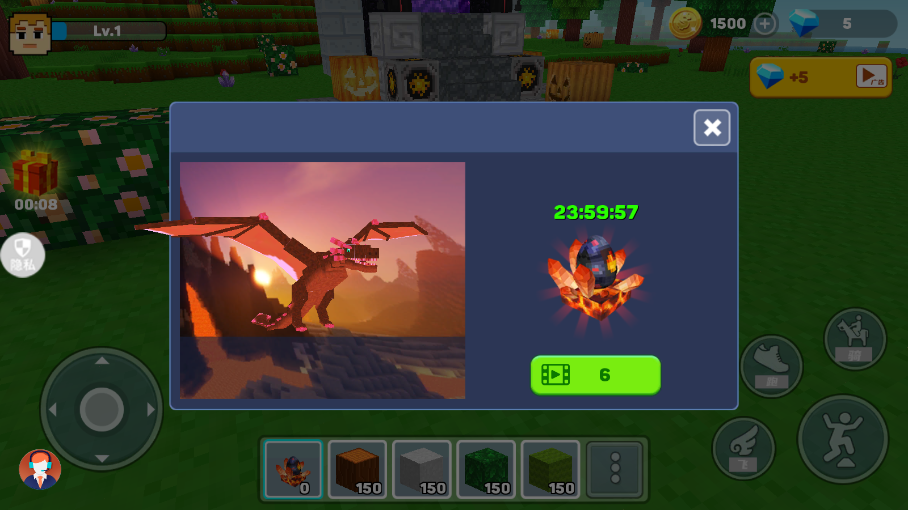Claim +5 diamonds by watching ad

point(820,77)
